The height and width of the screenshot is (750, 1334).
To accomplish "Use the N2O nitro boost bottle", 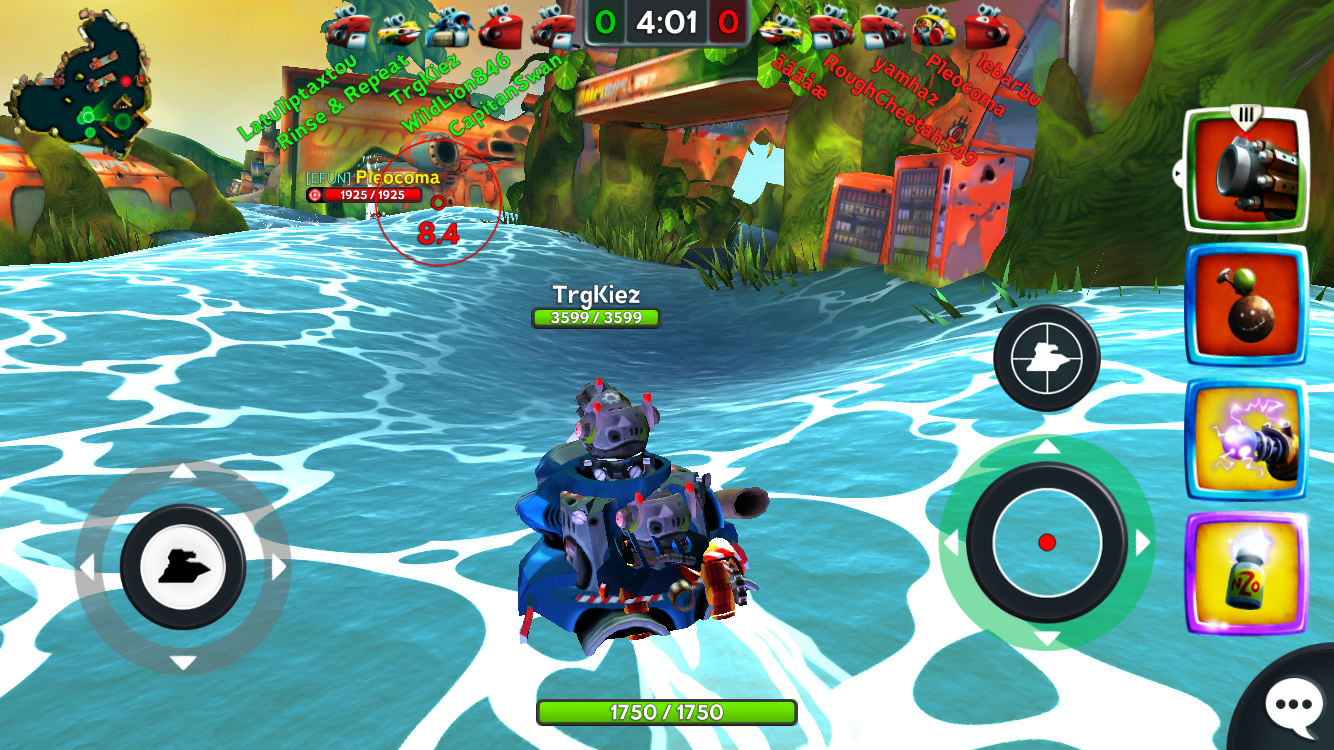I will (x=1246, y=573).
